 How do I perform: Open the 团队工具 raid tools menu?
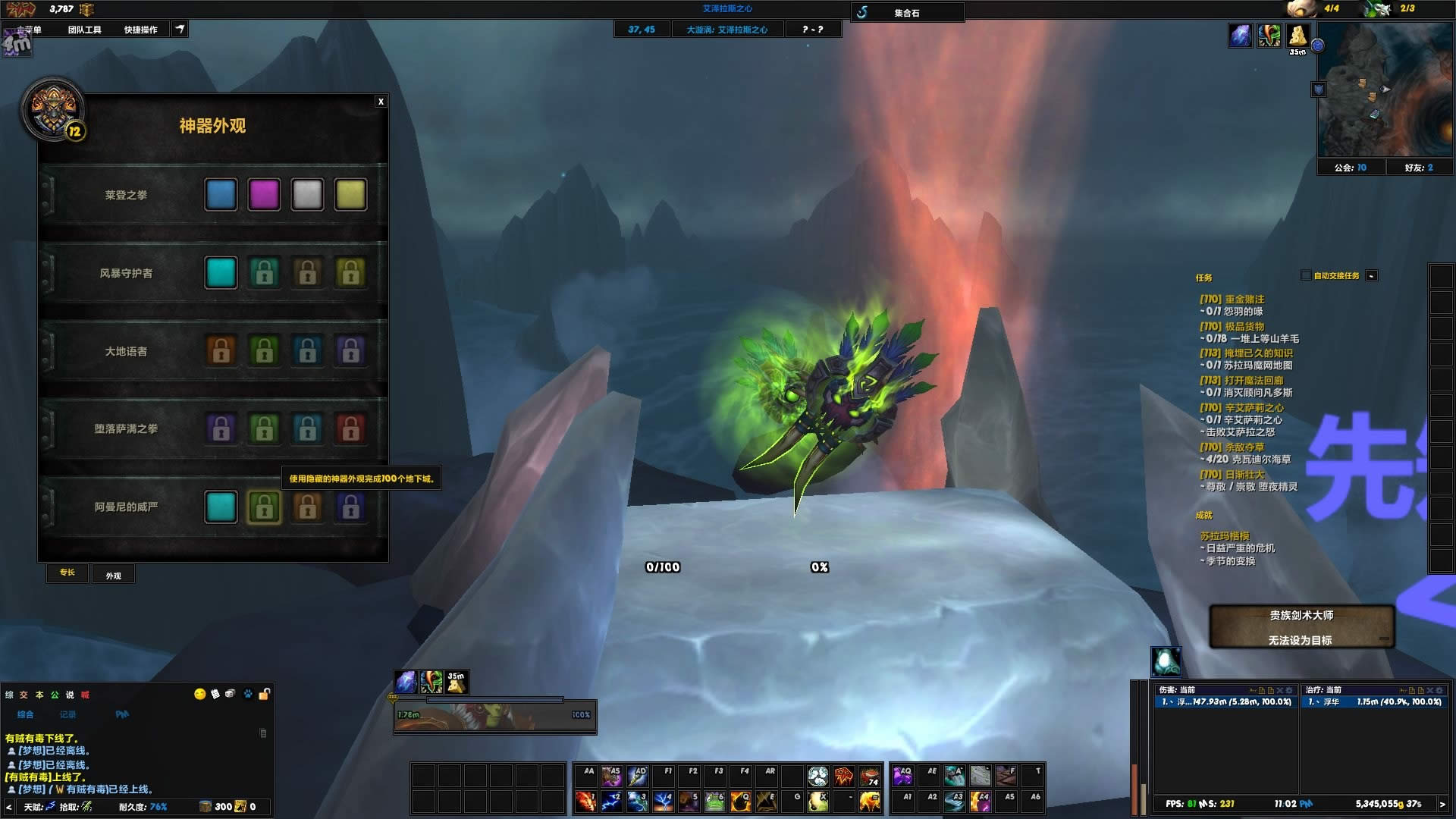coord(84,30)
